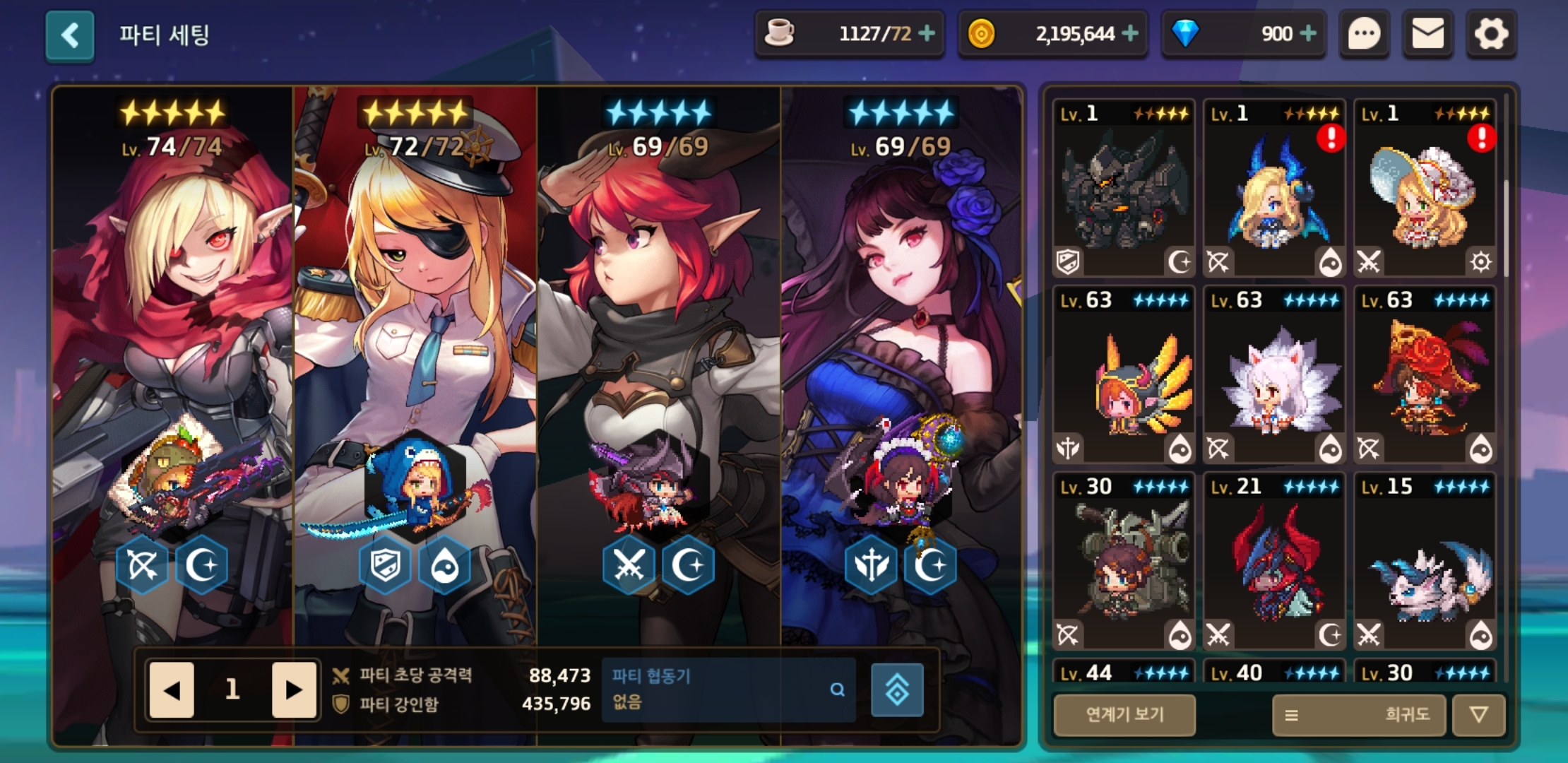Viewport: 1568px width, 763px height.
Task: Buy more gold coins with the plus
Action: click(x=1130, y=33)
